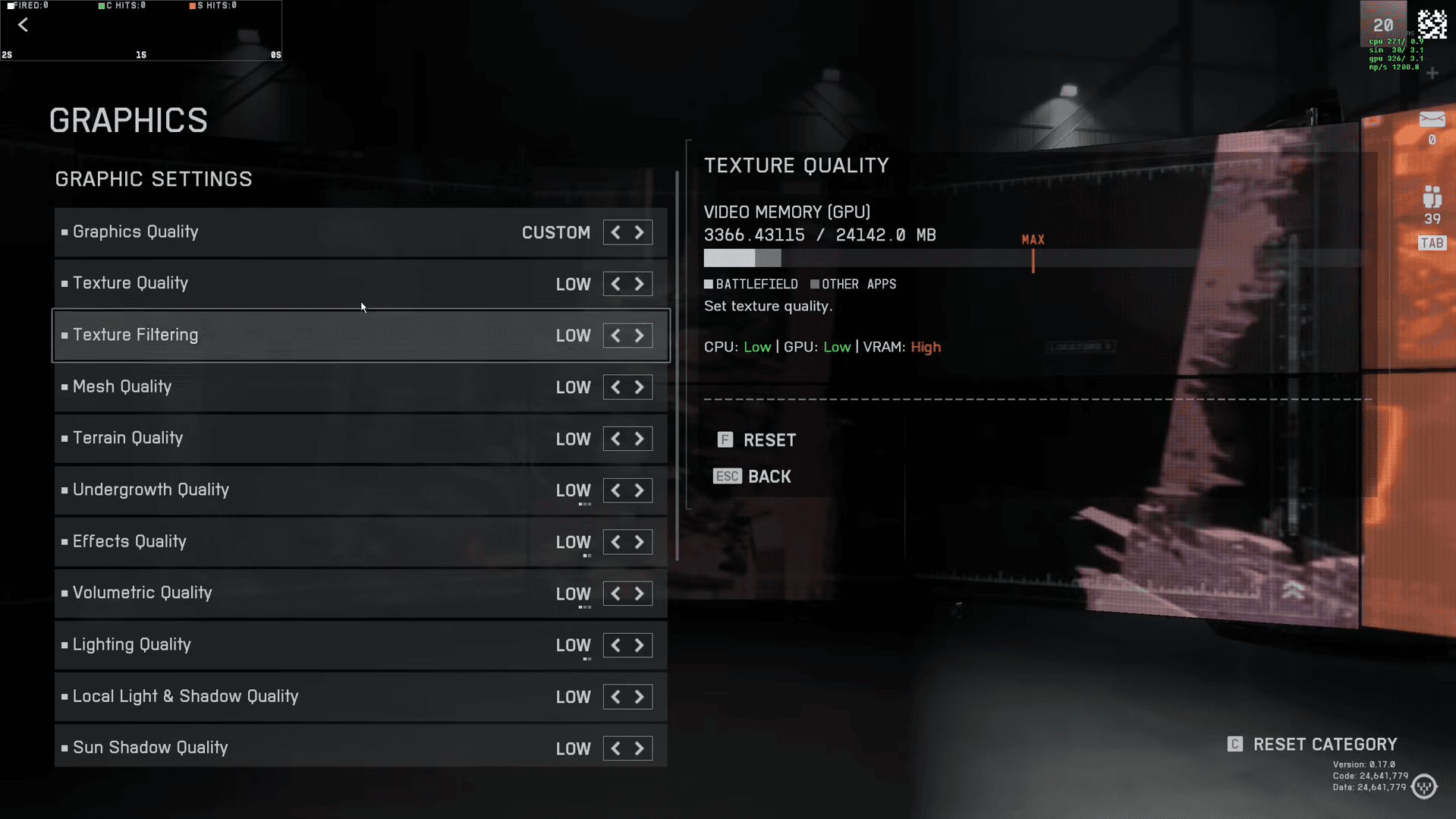This screenshot has height=819, width=1456.
Task: Raise Lighting Quality with right arrow
Action: point(640,645)
